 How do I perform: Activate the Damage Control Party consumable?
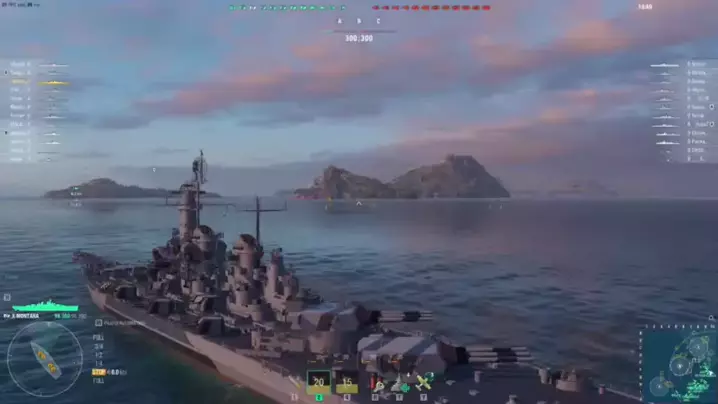pos(376,382)
